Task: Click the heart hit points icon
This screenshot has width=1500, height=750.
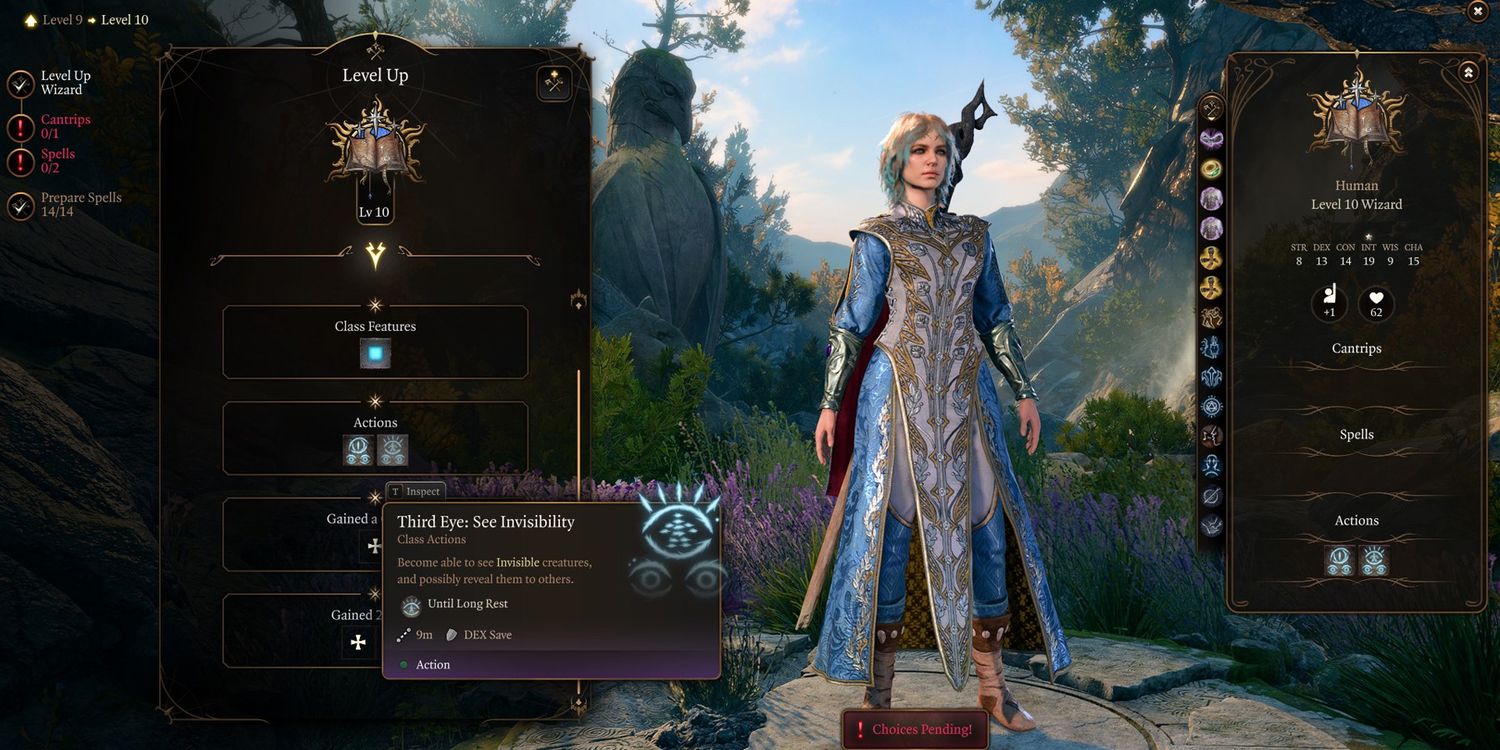Action: 1376,305
